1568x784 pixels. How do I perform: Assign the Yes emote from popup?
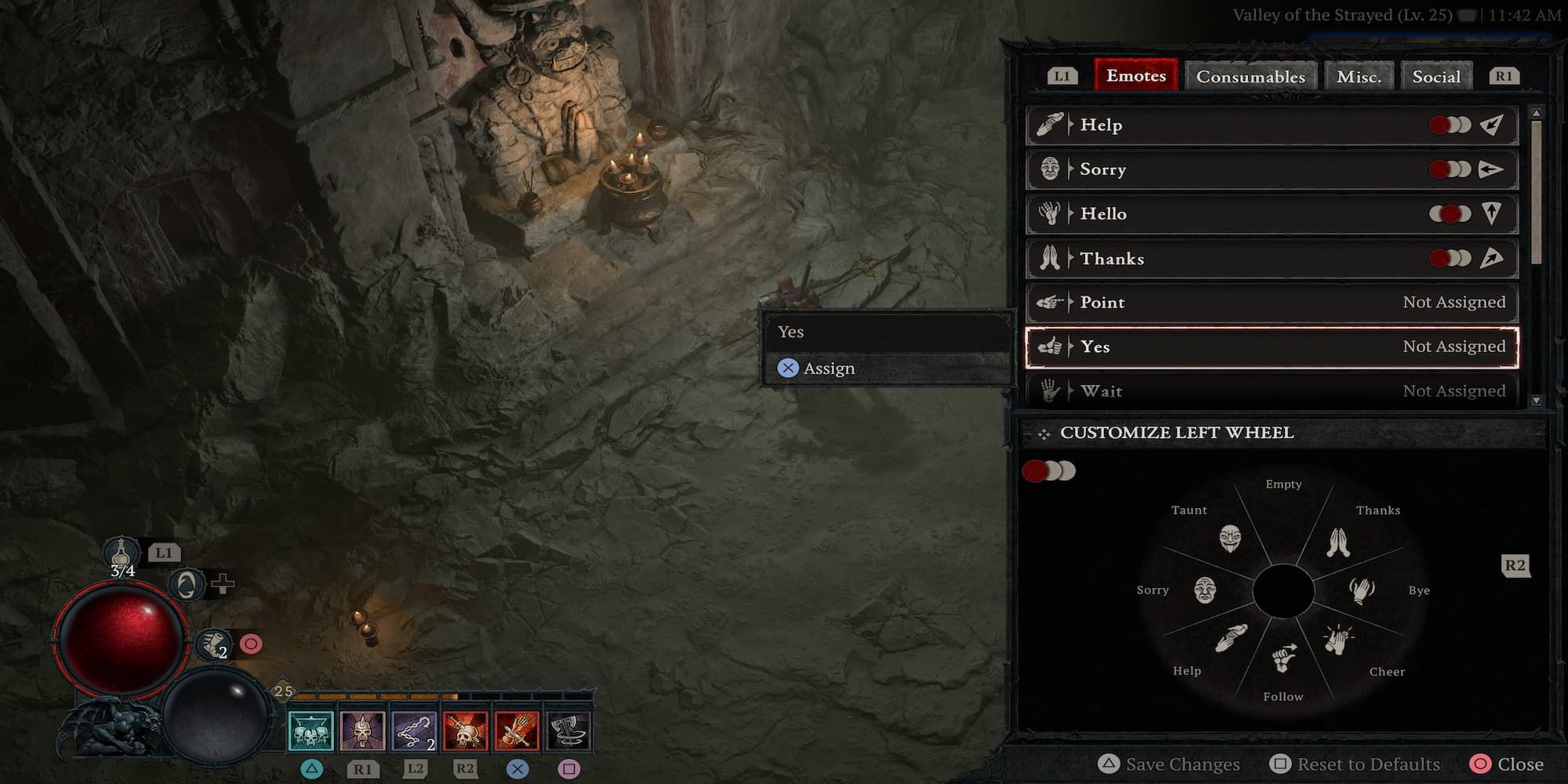point(828,368)
